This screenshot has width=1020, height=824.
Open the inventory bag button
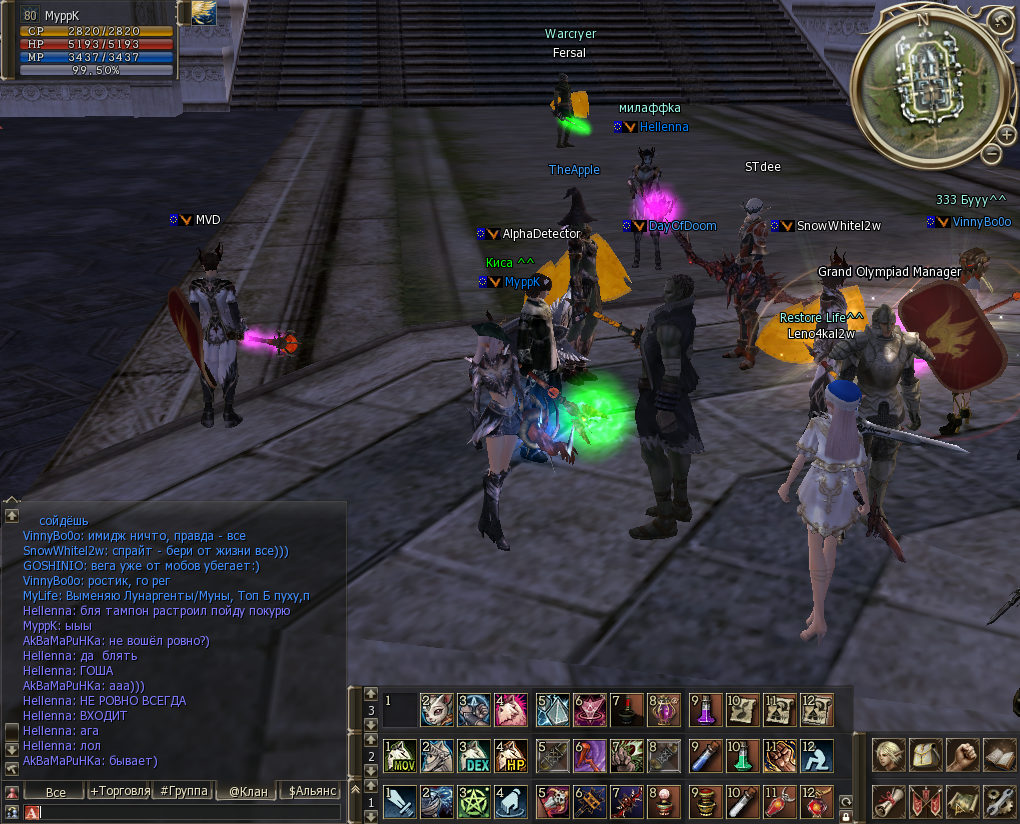coord(925,755)
